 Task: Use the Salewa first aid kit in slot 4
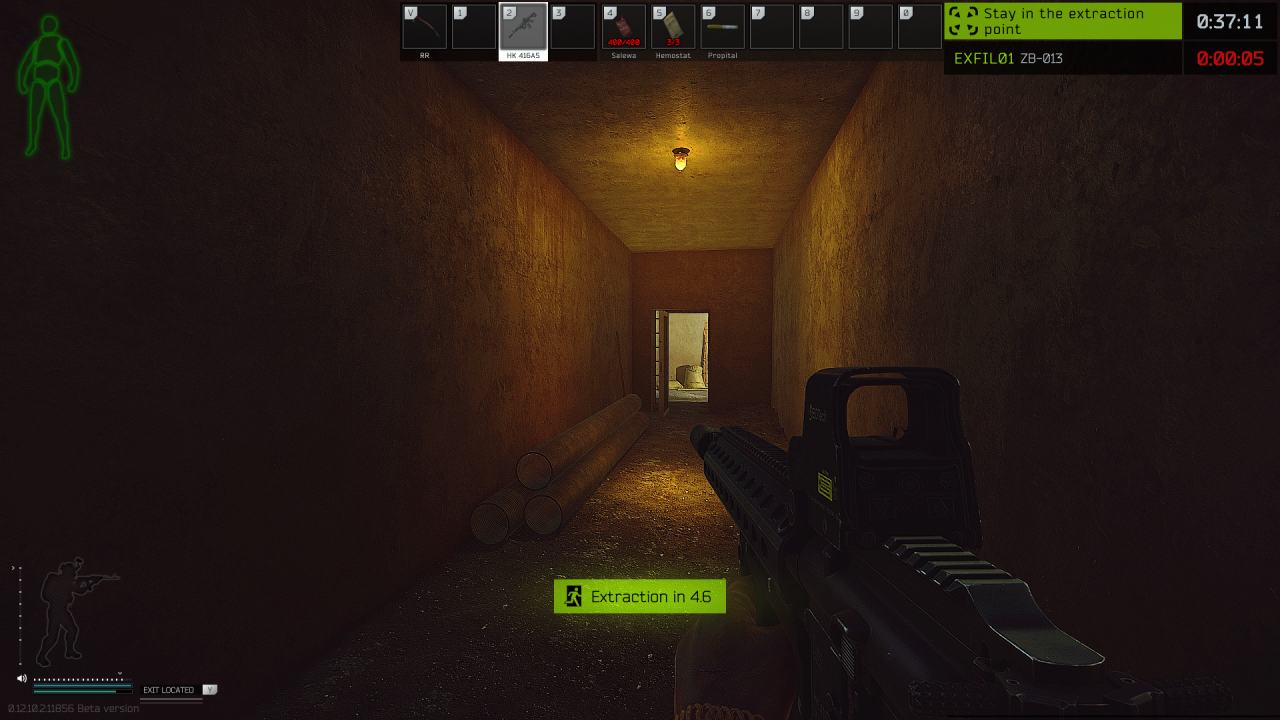tap(623, 27)
